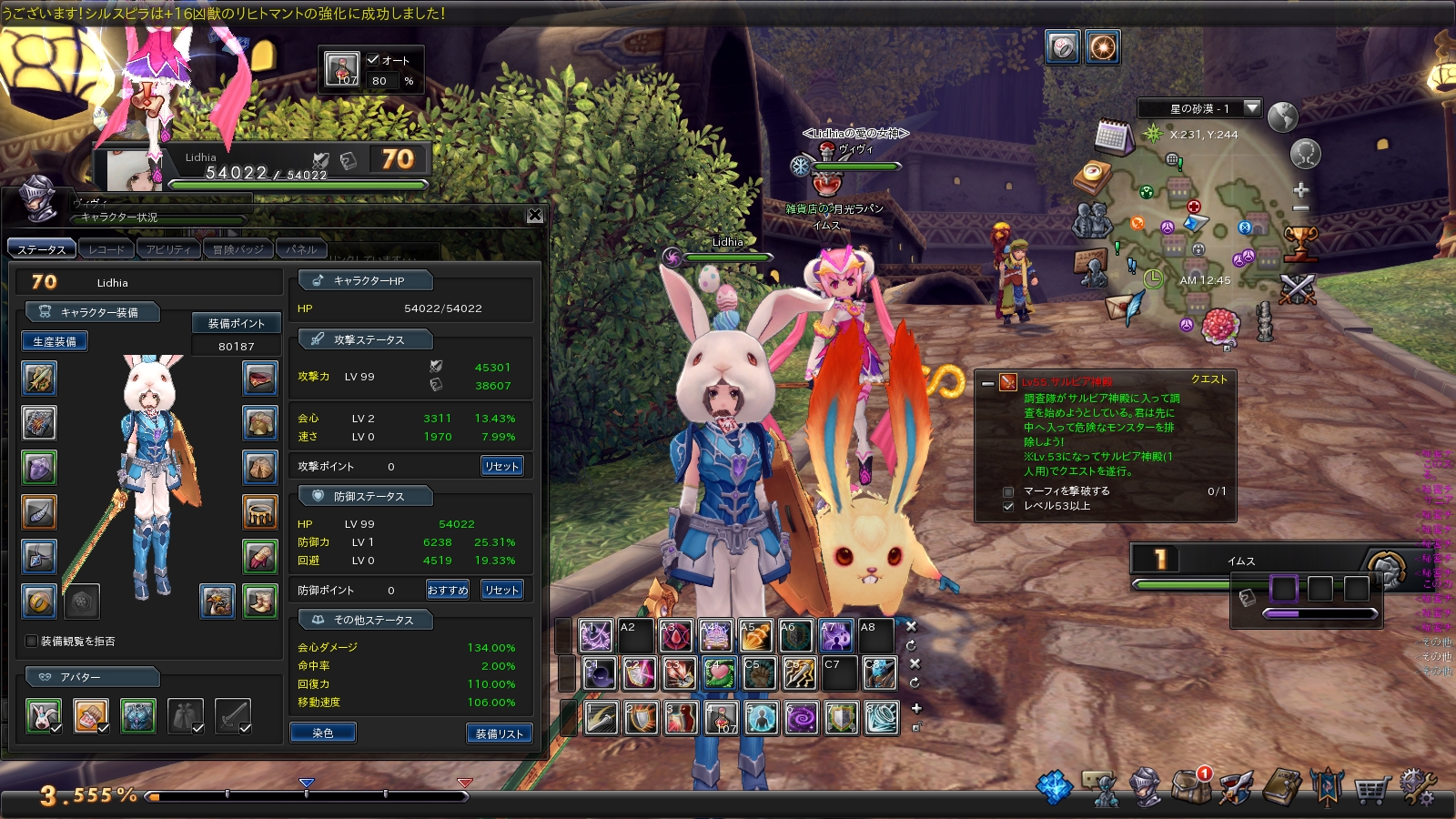Open the アビリティ tab

pos(168,248)
